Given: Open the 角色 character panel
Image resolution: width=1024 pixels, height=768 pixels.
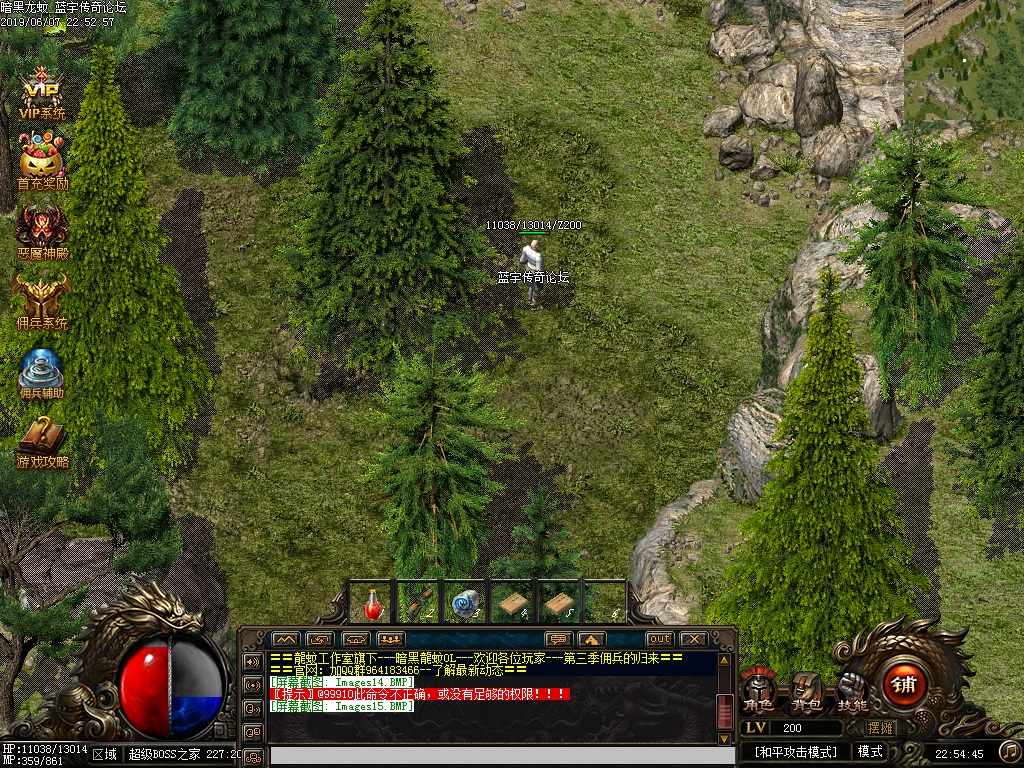Looking at the screenshot, I should point(758,692).
